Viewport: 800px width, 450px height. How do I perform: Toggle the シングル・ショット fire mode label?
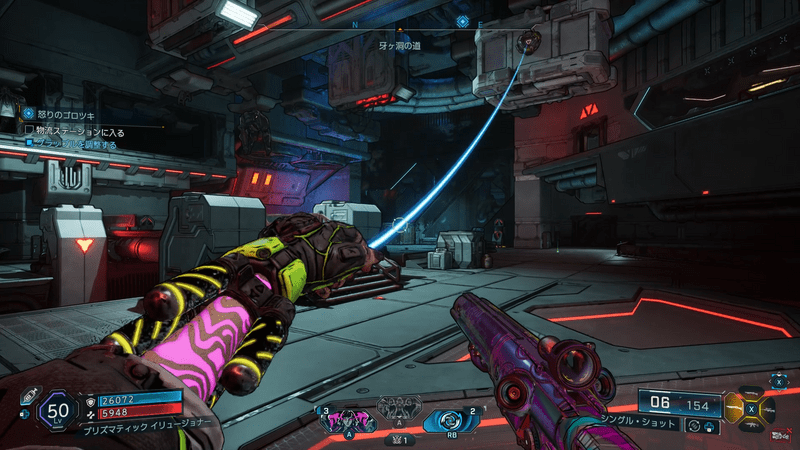(641, 424)
